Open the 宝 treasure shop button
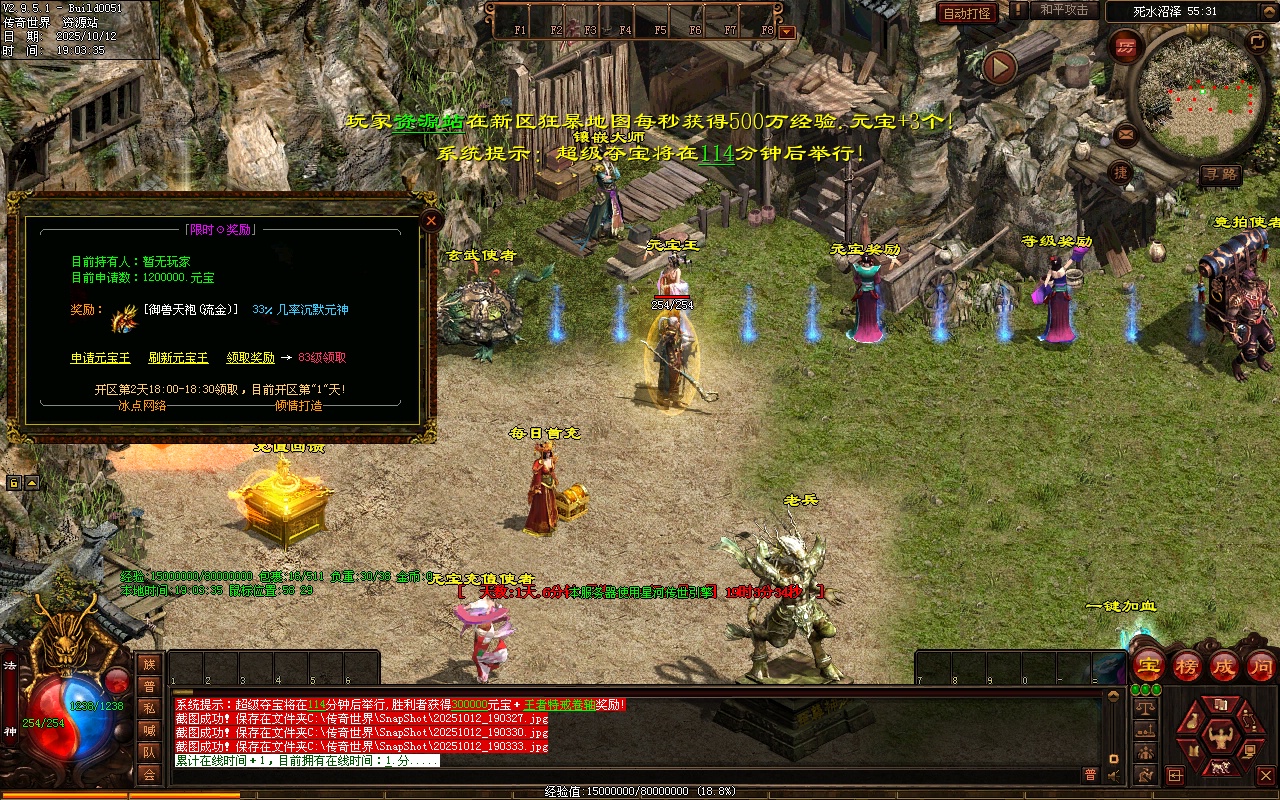Viewport: 1280px width, 800px height. click(1148, 666)
